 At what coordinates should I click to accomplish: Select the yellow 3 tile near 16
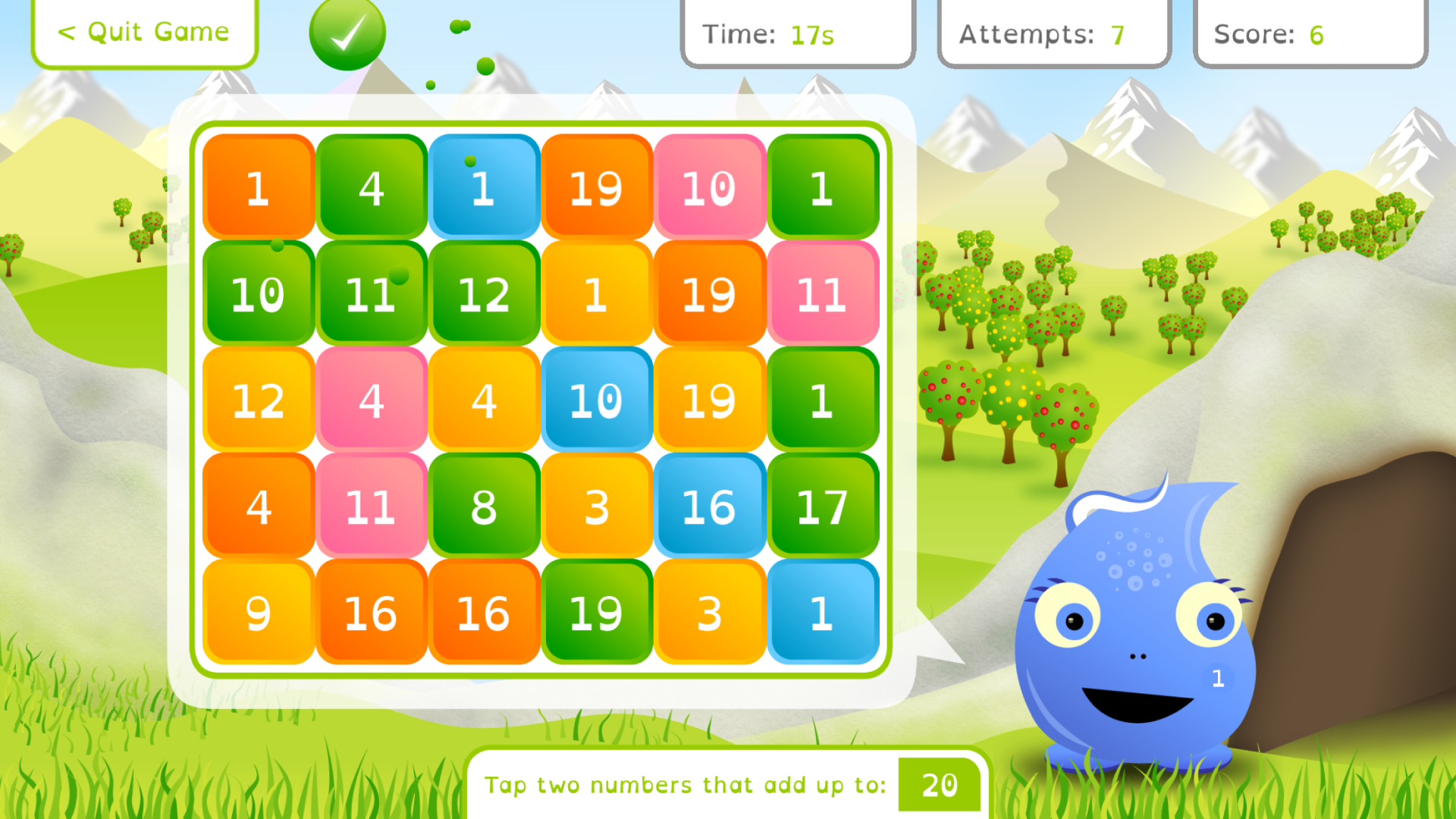597,507
